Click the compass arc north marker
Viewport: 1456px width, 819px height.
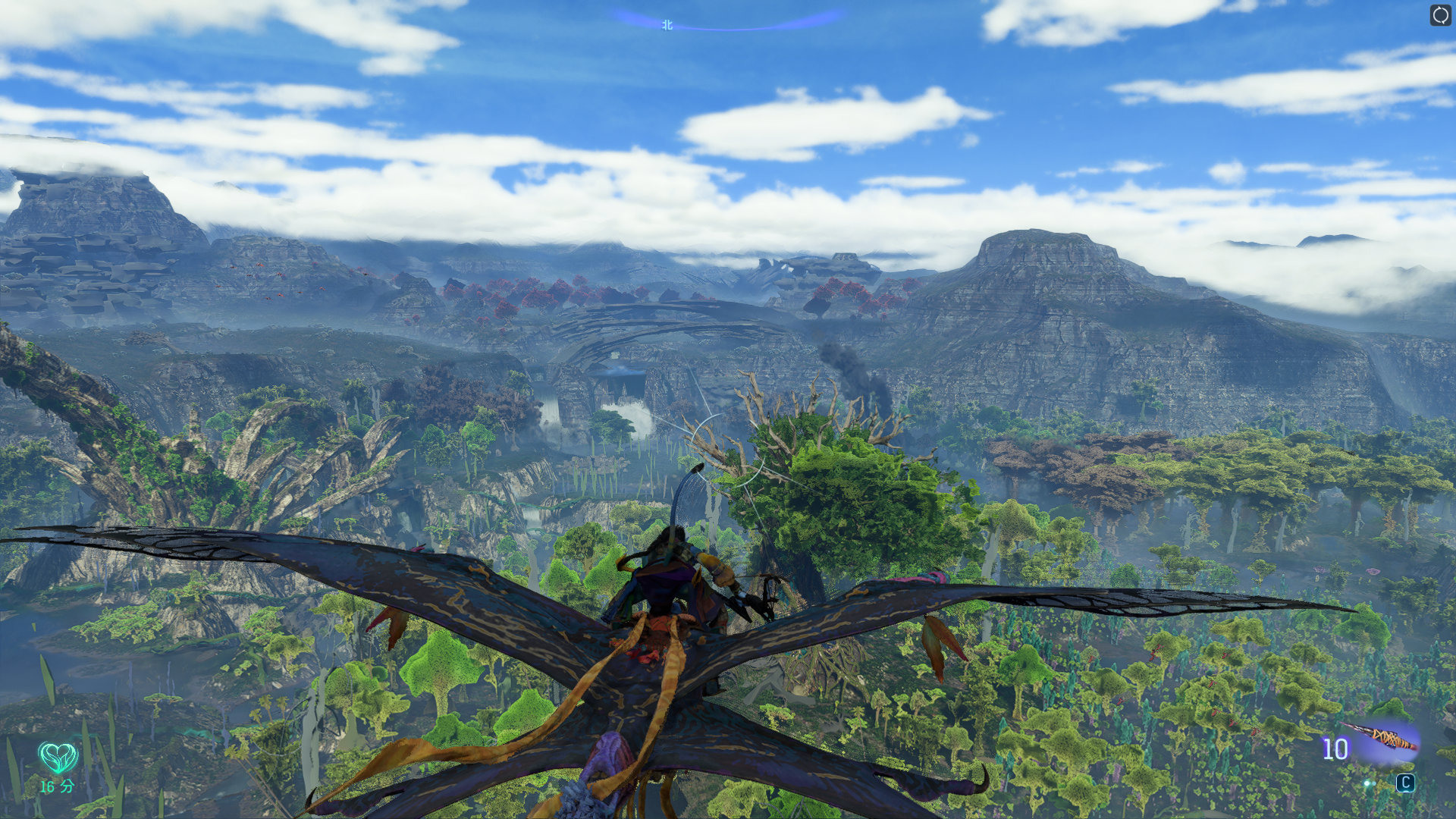(667, 25)
